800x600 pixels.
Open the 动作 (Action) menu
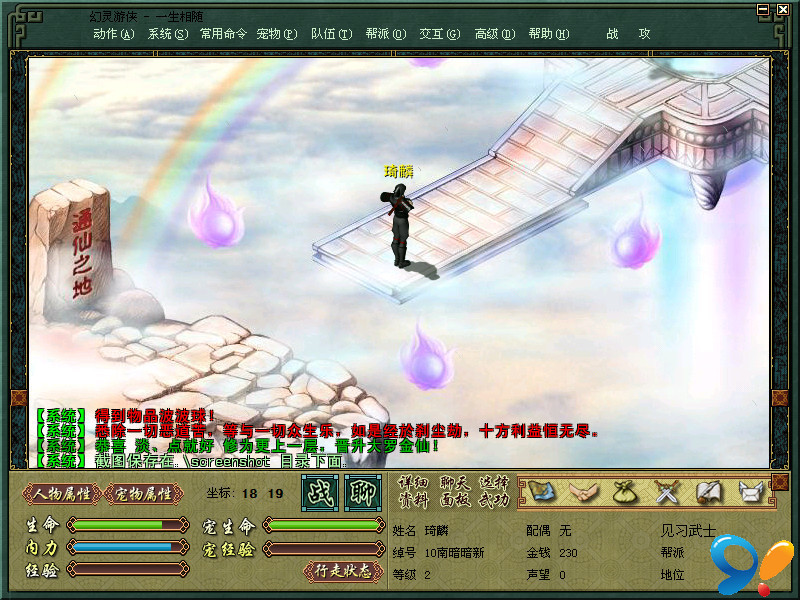coord(113,33)
